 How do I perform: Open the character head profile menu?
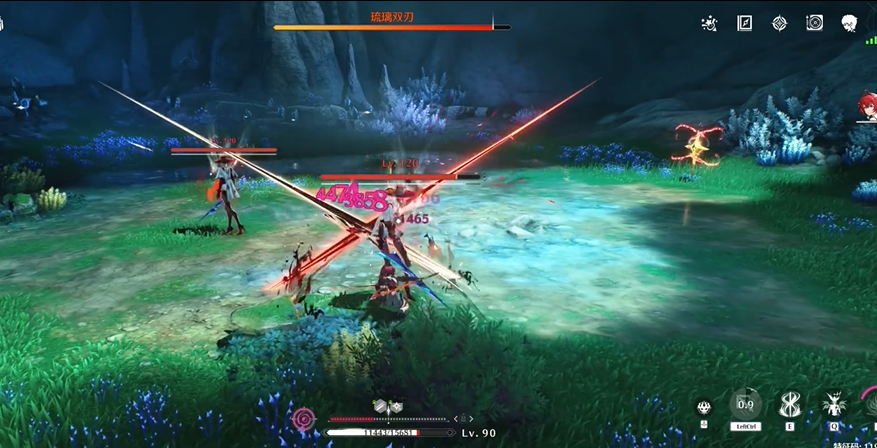tap(849, 23)
